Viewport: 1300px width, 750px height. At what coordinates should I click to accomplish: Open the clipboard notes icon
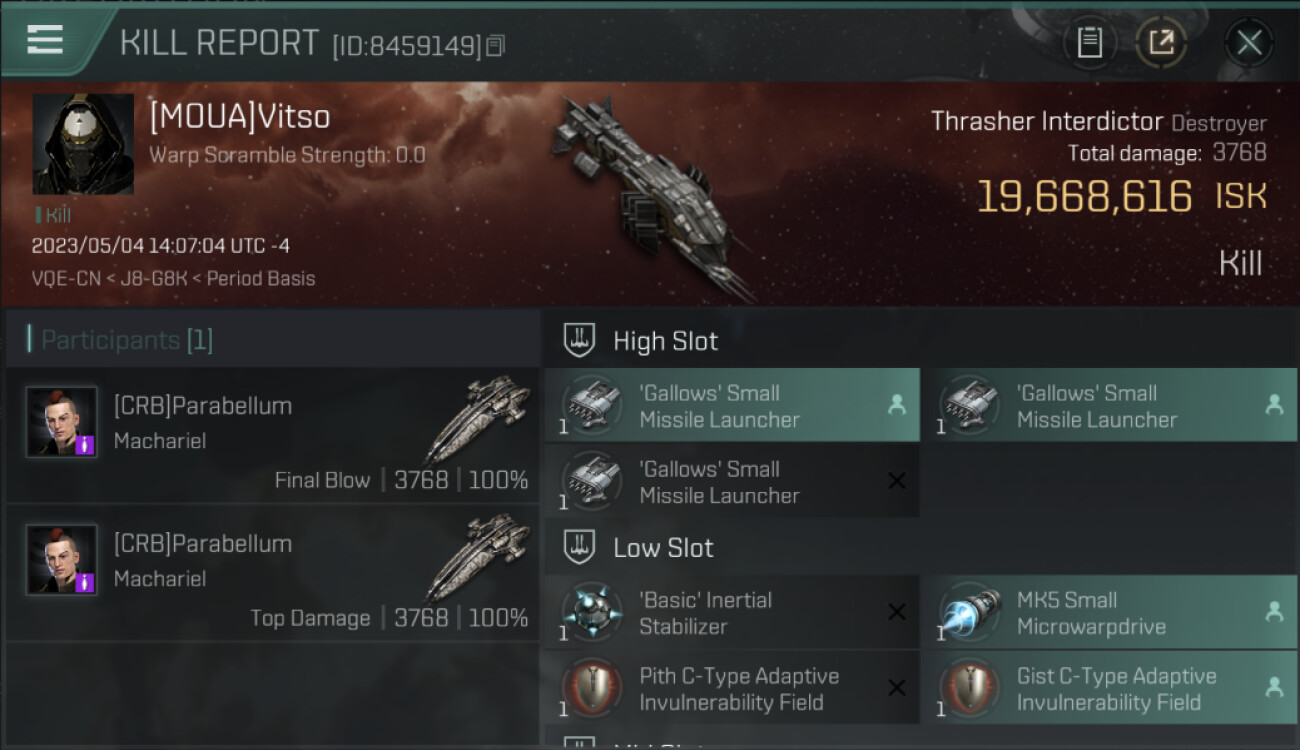1089,43
